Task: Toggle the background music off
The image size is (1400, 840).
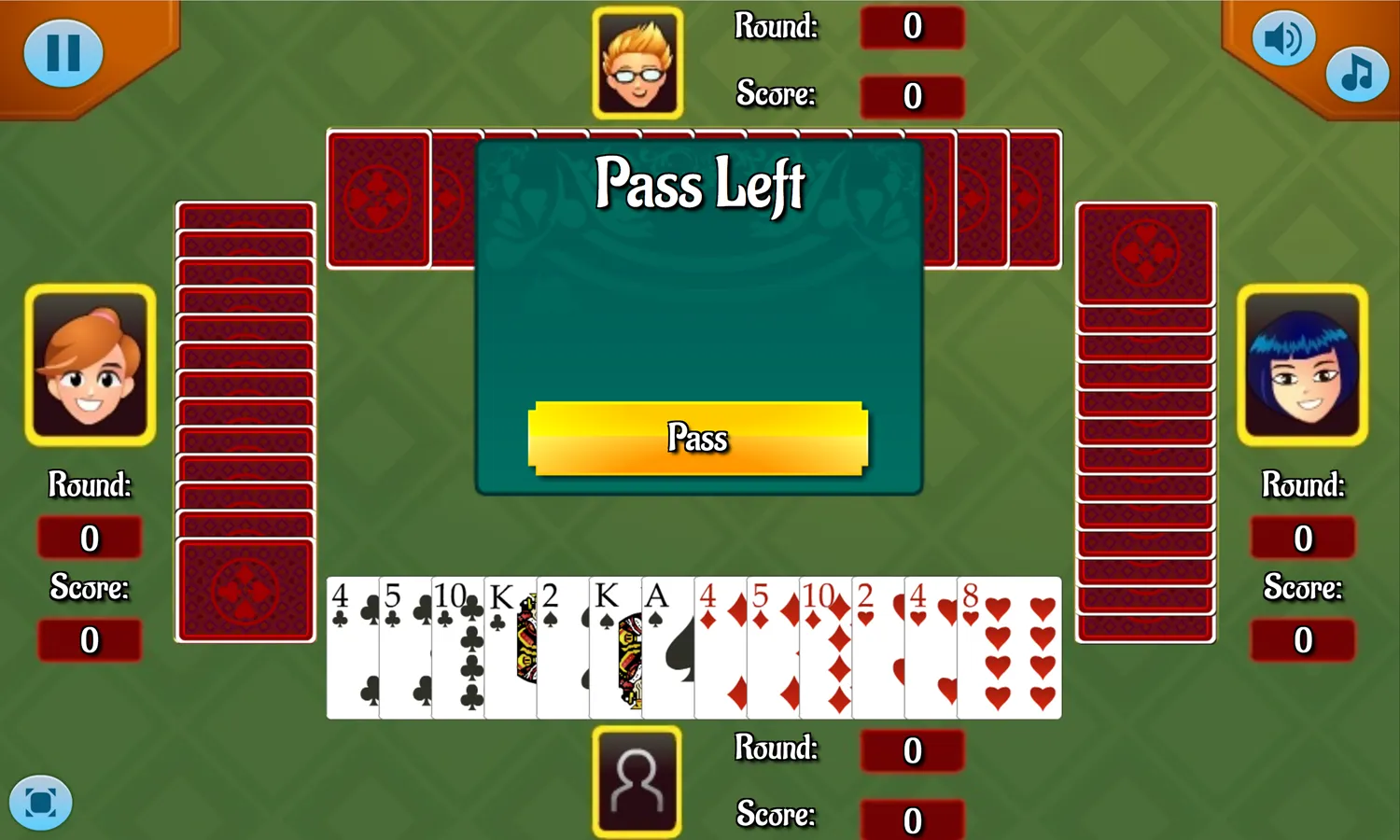Action: click(1356, 75)
